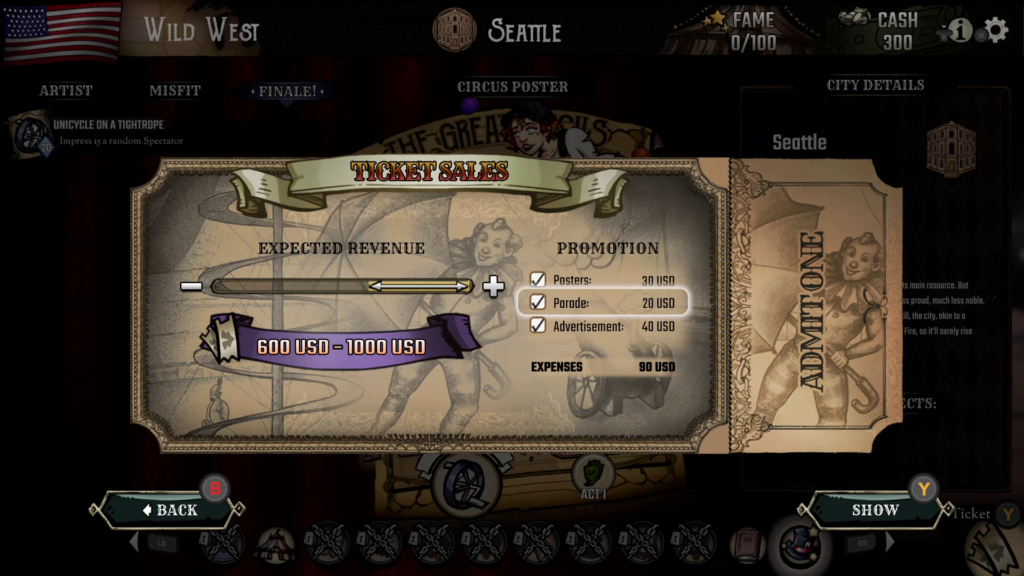Open the settings gear icon

[996, 30]
